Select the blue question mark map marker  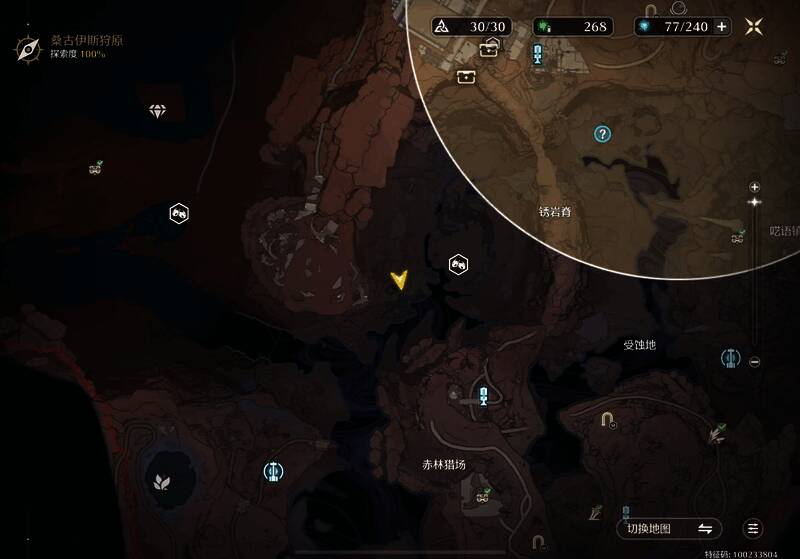(602, 133)
